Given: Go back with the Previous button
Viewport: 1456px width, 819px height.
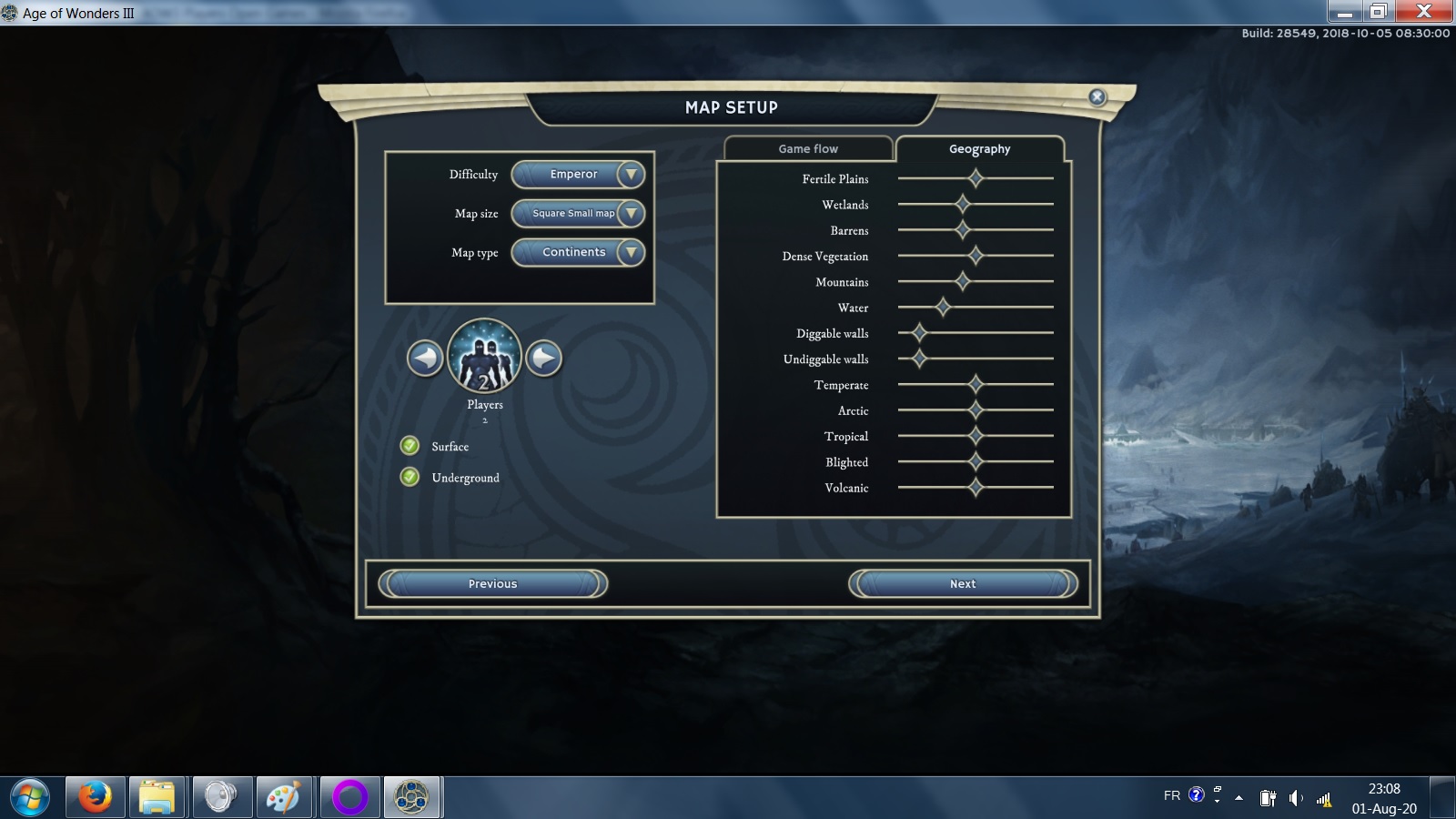Looking at the screenshot, I should 492,584.
